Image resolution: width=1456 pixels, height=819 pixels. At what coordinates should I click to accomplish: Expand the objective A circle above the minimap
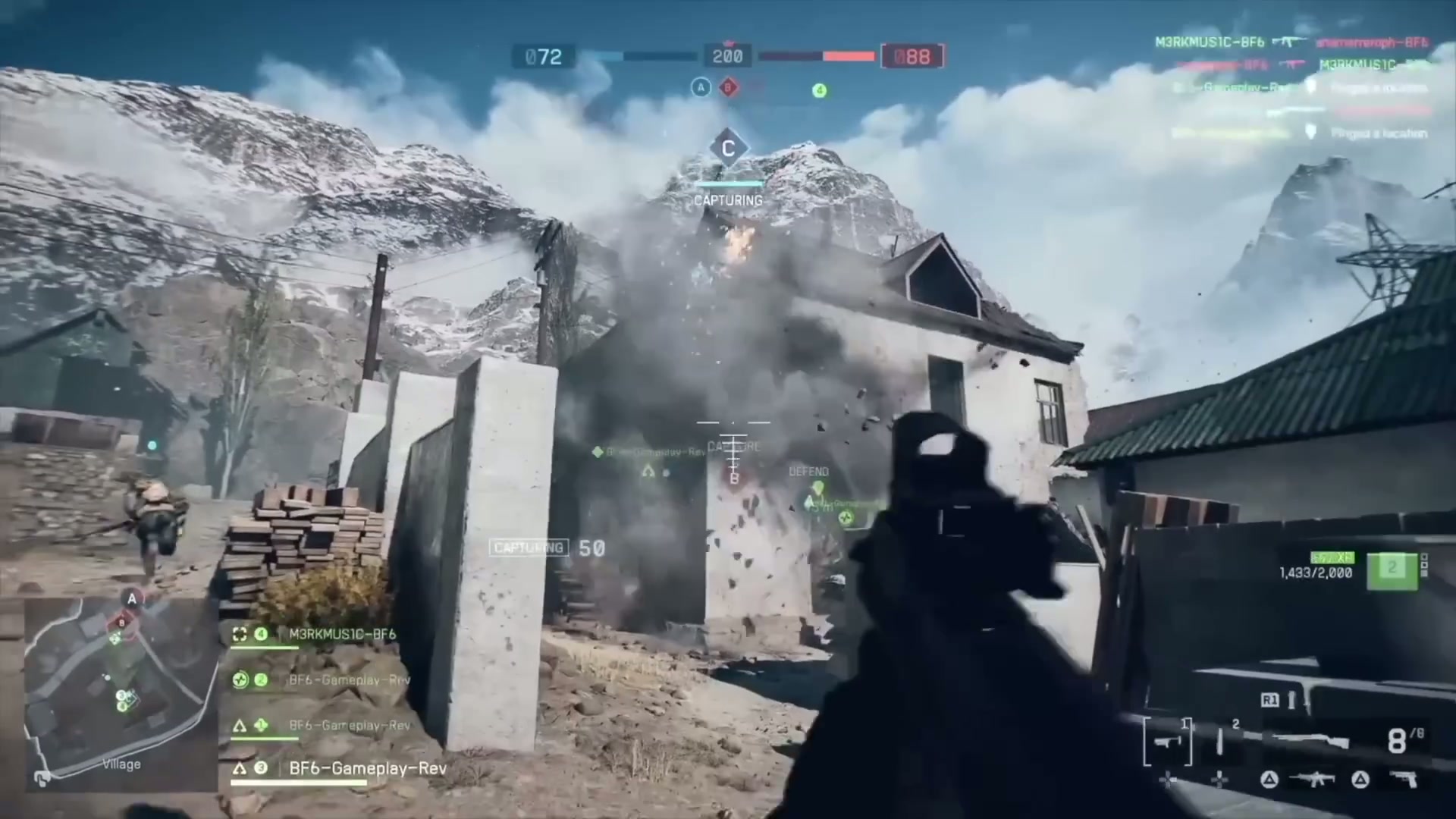click(131, 599)
